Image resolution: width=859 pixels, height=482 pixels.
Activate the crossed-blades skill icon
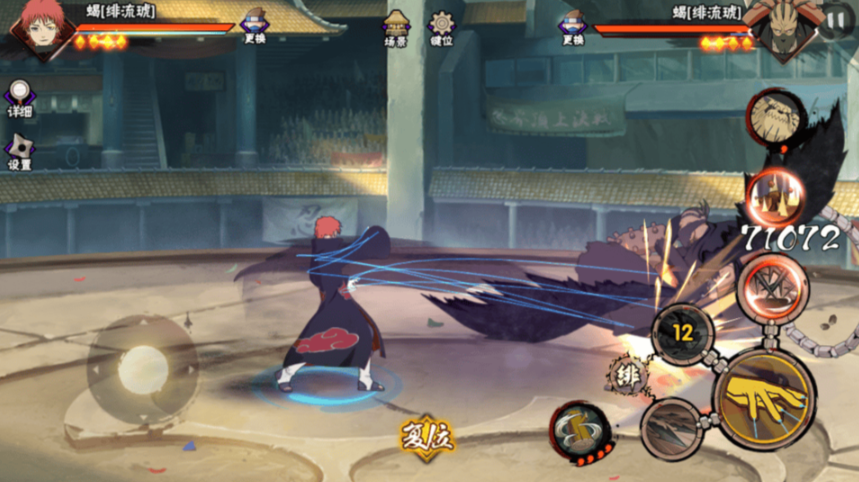tap(772, 287)
